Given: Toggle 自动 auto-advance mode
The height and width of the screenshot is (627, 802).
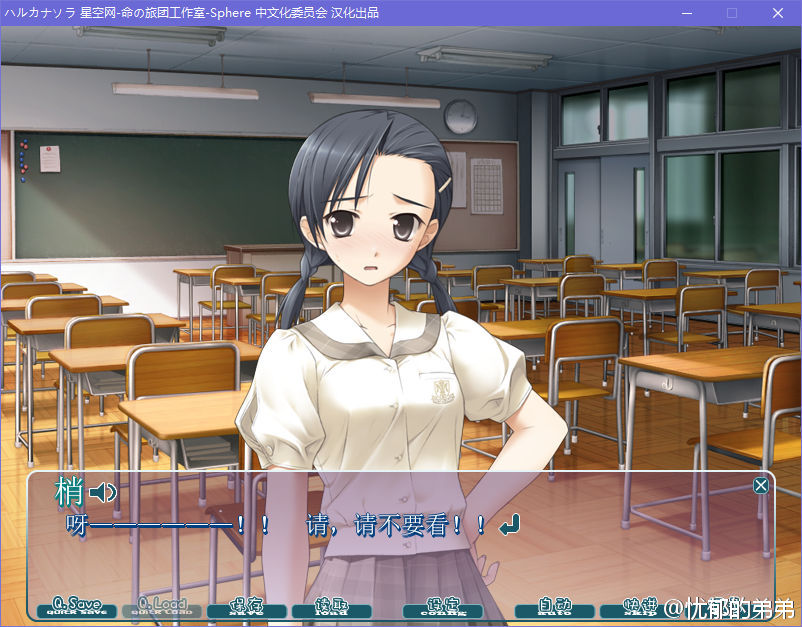Looking at the screenshot, I should [x=554, y=607].
